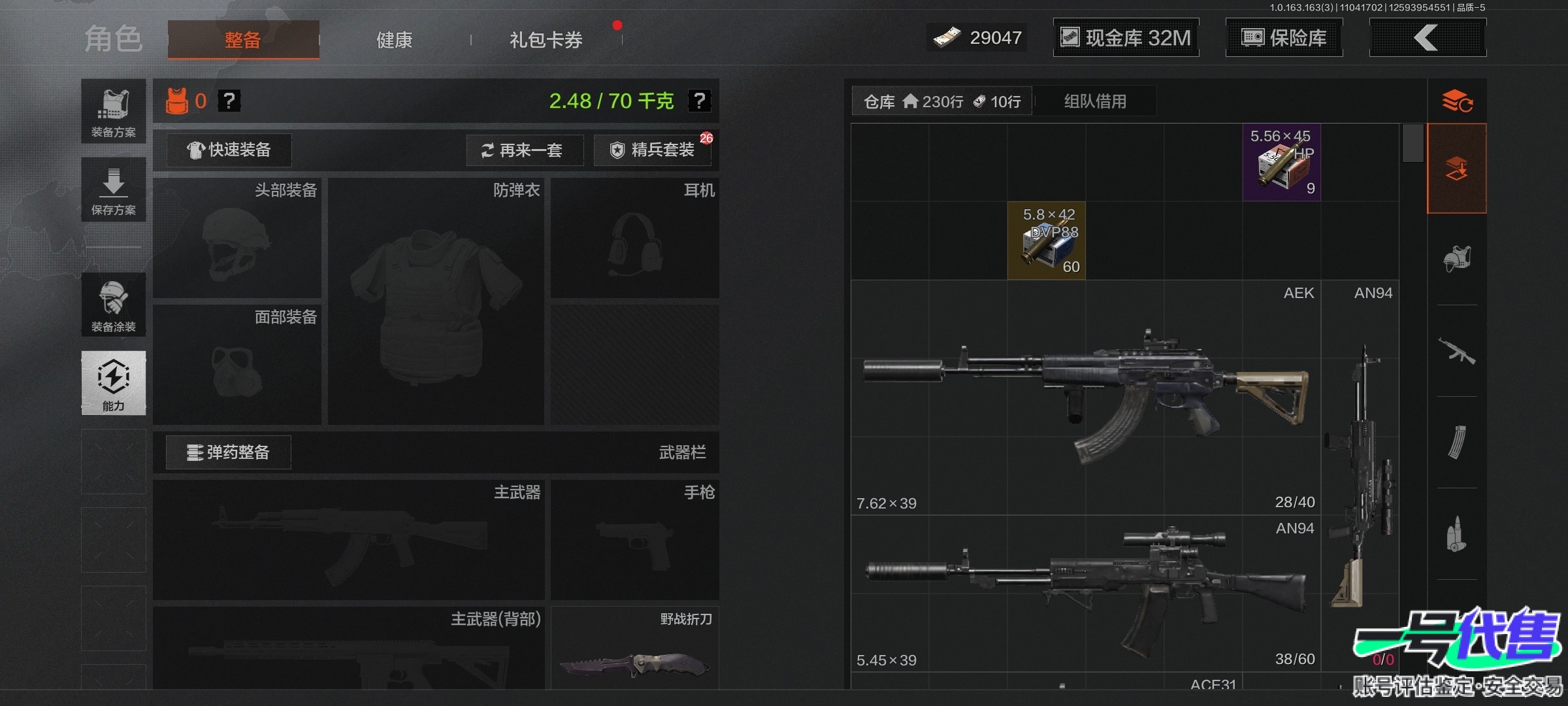Select the 野战折刀 knife slot

634,649
